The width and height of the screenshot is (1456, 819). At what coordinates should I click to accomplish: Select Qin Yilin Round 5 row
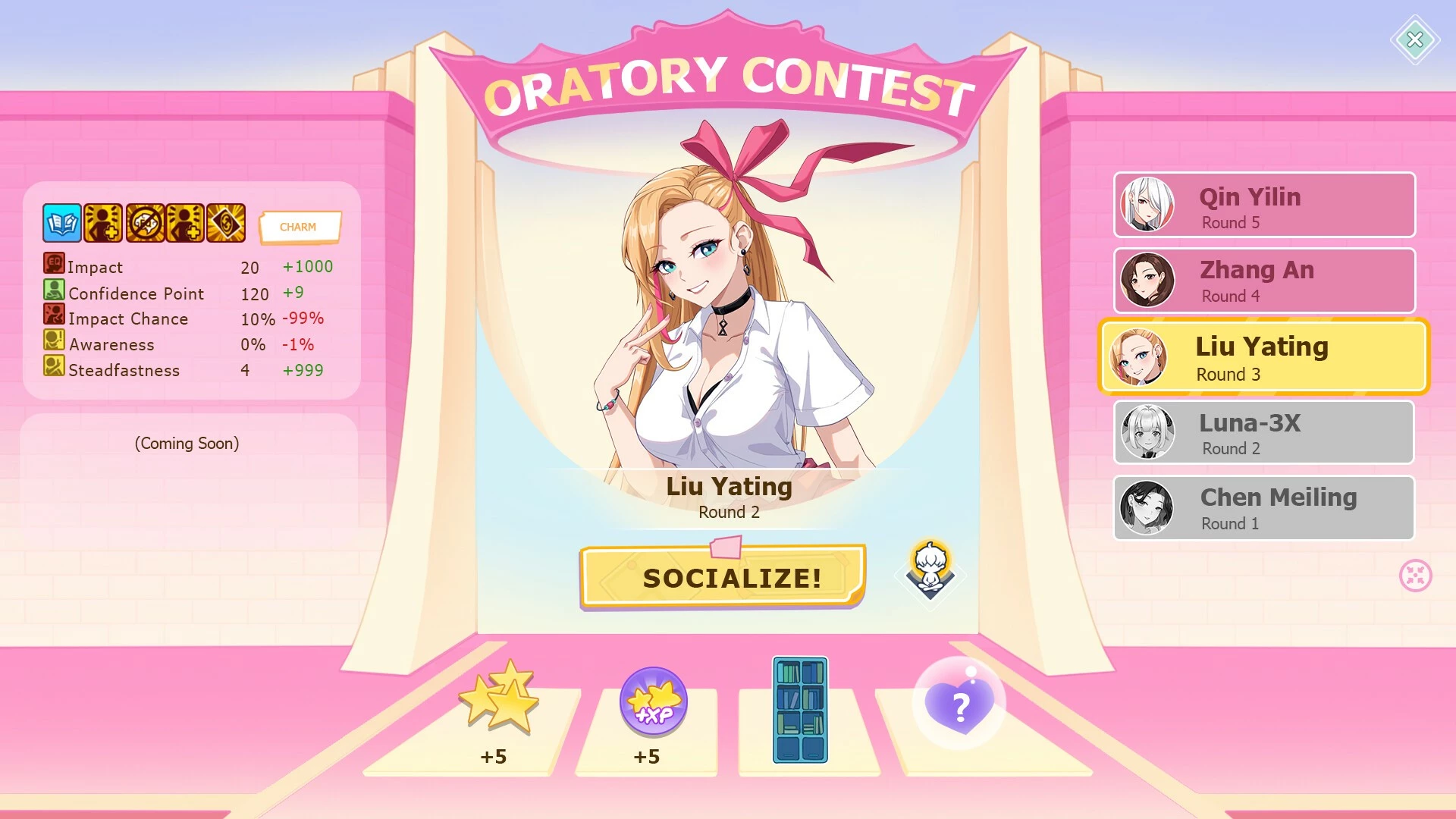1264,205
